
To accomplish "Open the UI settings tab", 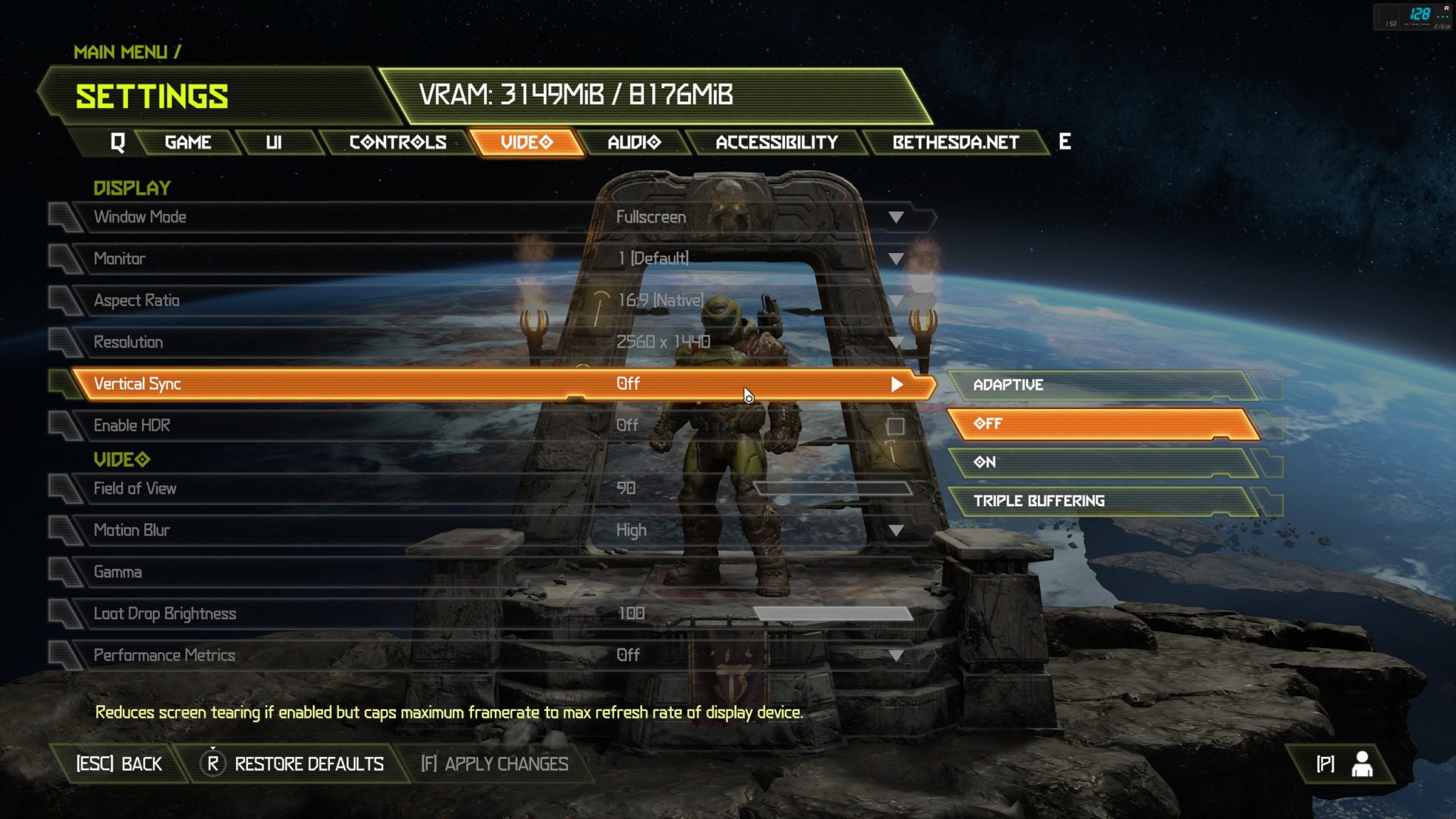I will pyautogui.click(x=274, y=142).
